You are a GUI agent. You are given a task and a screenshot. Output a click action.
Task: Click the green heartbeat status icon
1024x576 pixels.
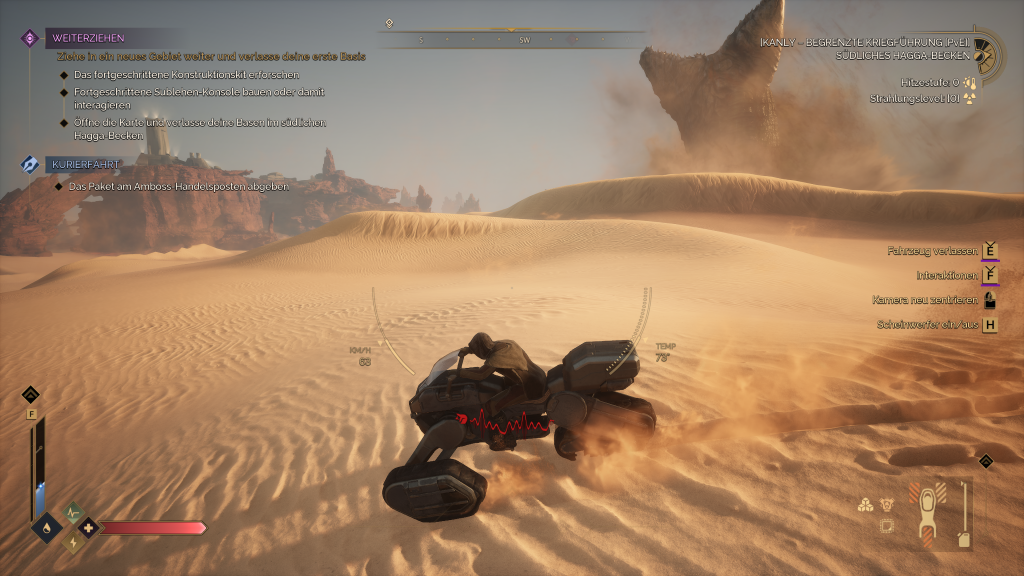[72, 511]
